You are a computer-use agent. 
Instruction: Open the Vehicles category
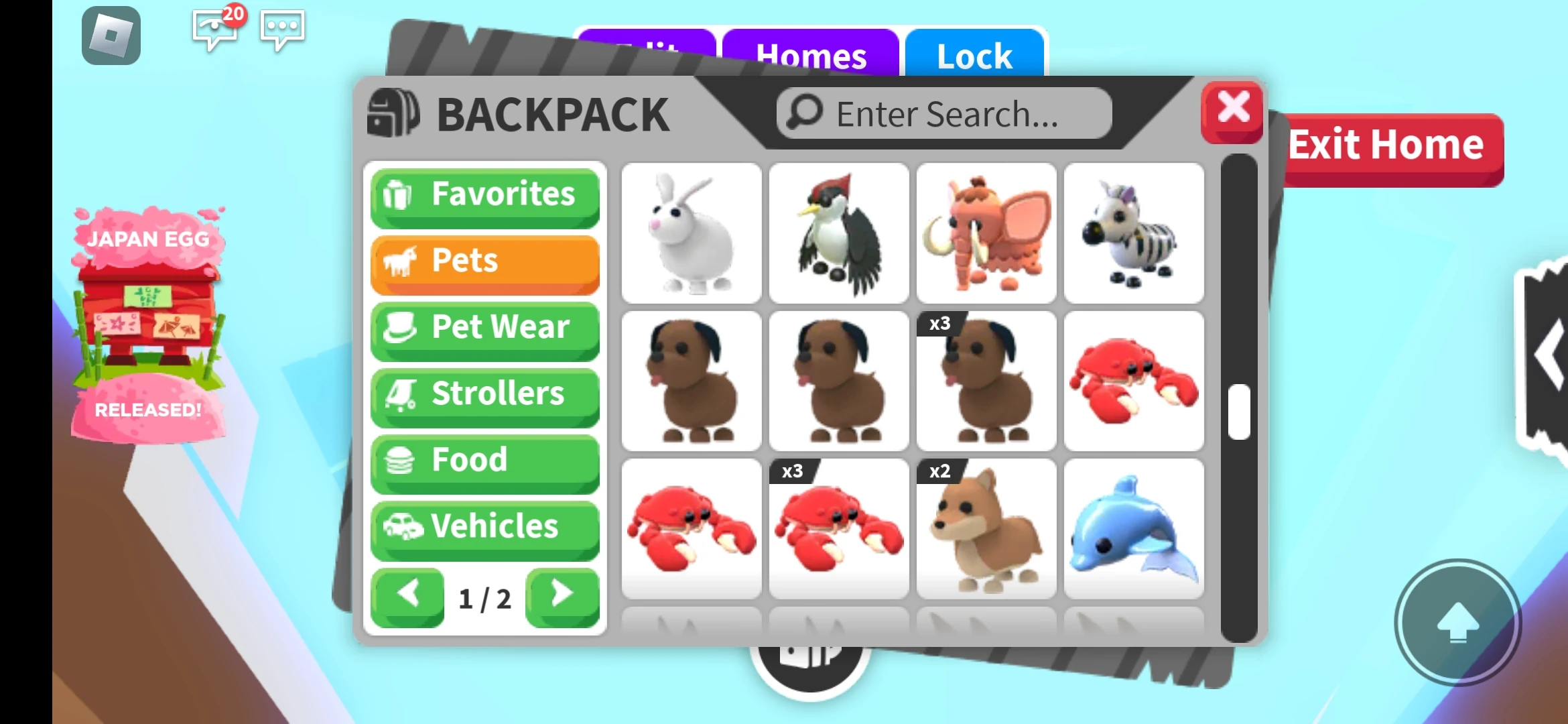[x=484, y=527]
